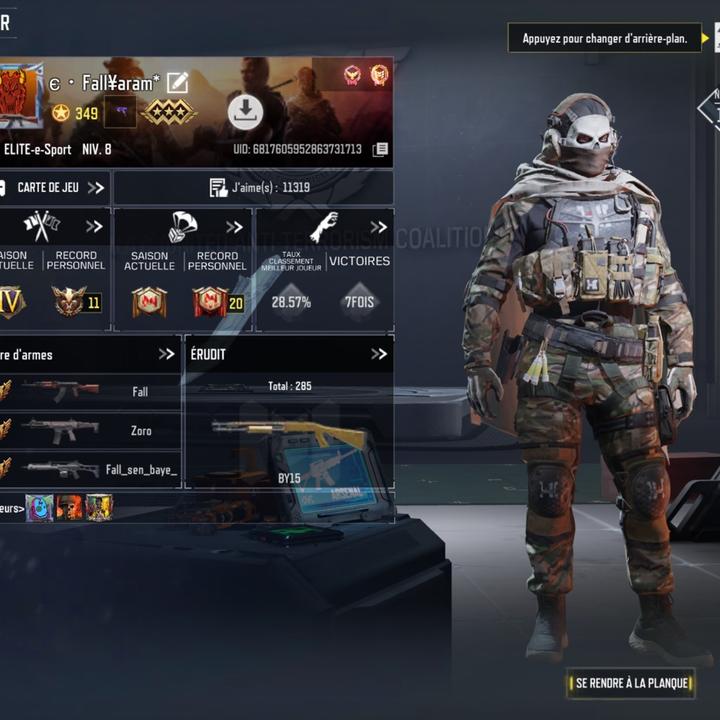The width and height of the screenshot is (720, 720).
Task: Open the player's red avatar portrait
Action: click(x=21, y=94)
